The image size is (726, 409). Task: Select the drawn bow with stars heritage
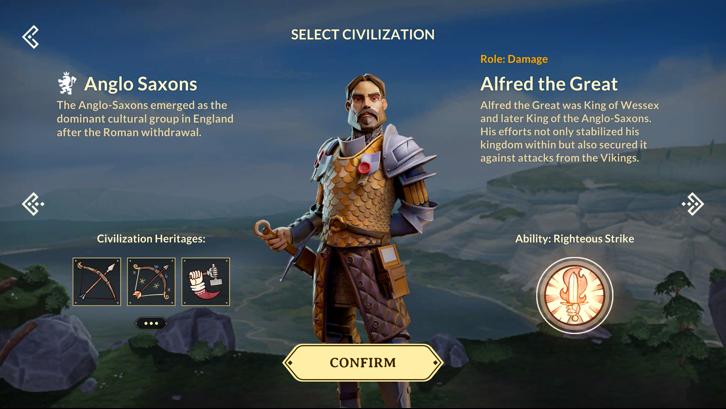pos(151,281)
